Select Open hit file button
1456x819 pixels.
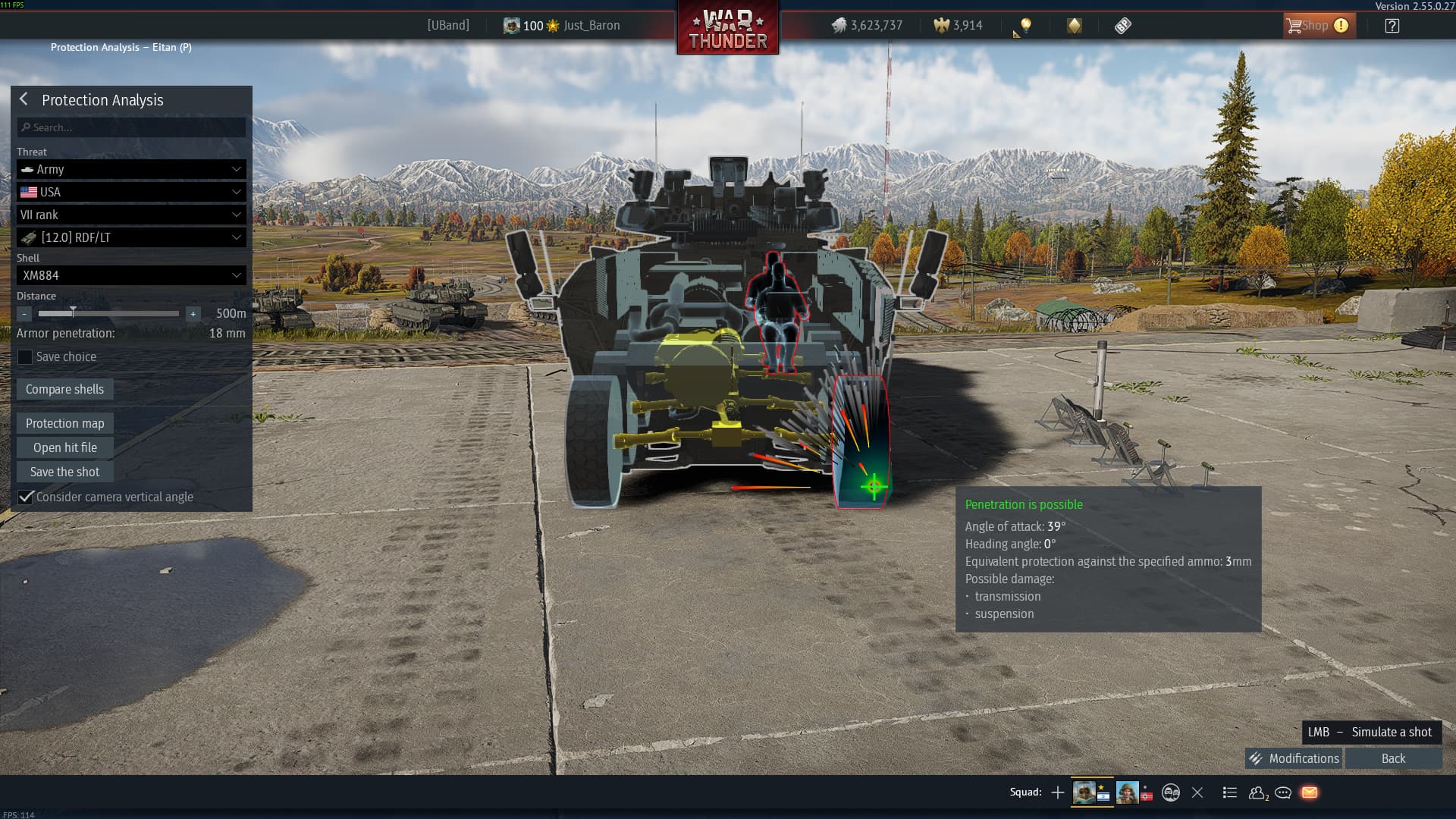tap(64, 447)
